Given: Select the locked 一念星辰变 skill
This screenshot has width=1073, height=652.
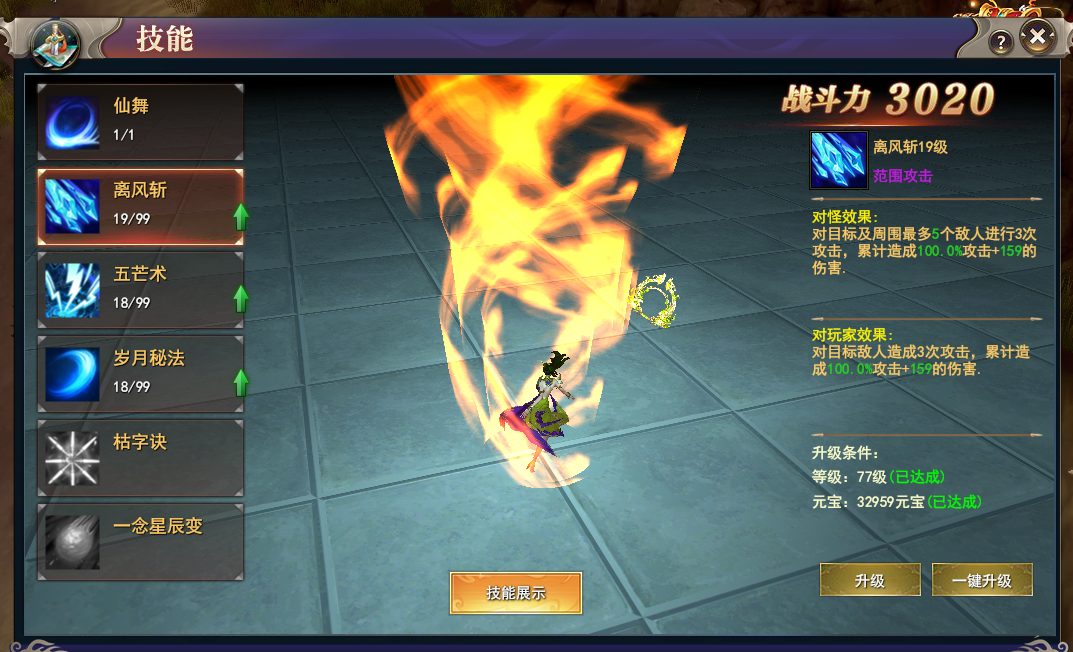Looking at the screenshot, I should [140, 541].
